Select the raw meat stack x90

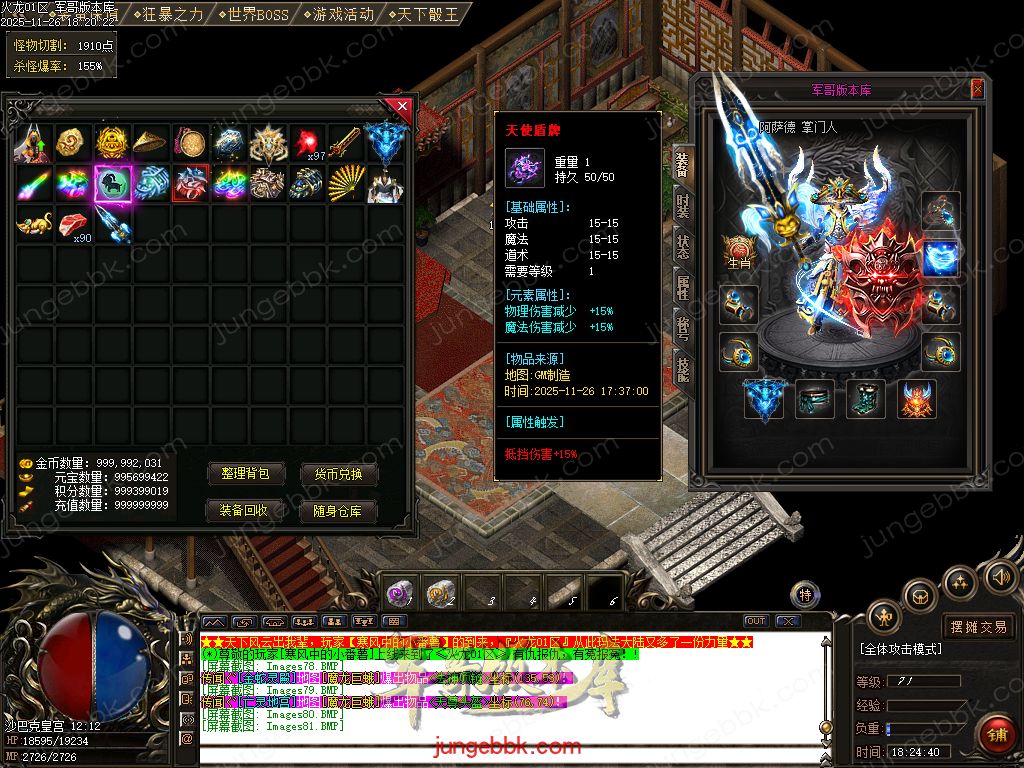[73, 224]
